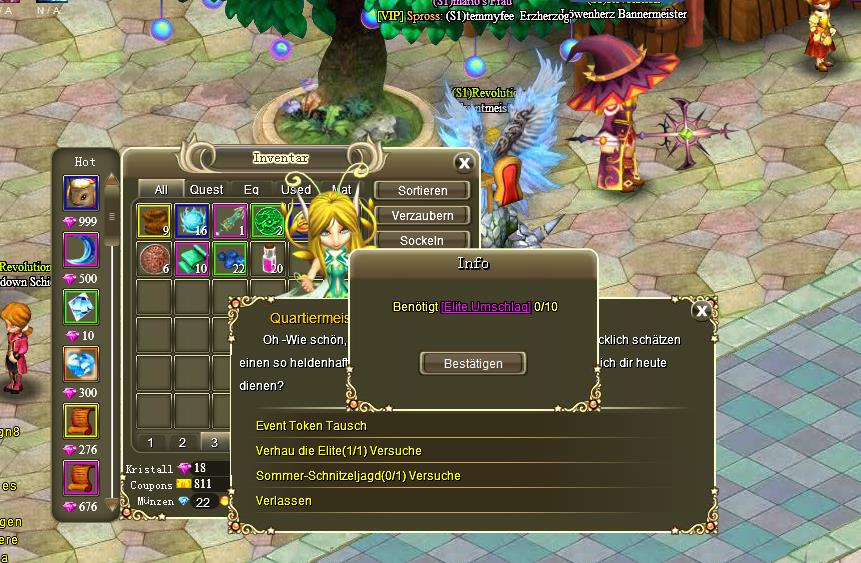
Task: Open the Sockeln socketing function
Action: click(x=422, y=240)
